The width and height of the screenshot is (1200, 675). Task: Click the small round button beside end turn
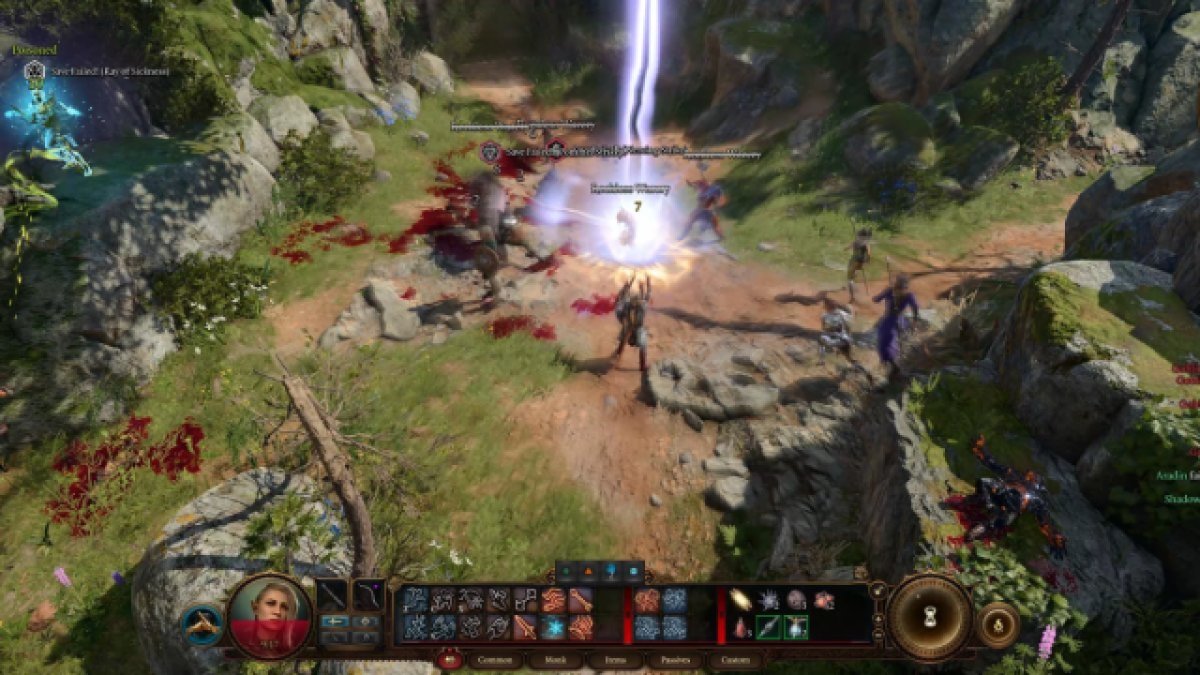pyautogui.click(x=997, y=625)
